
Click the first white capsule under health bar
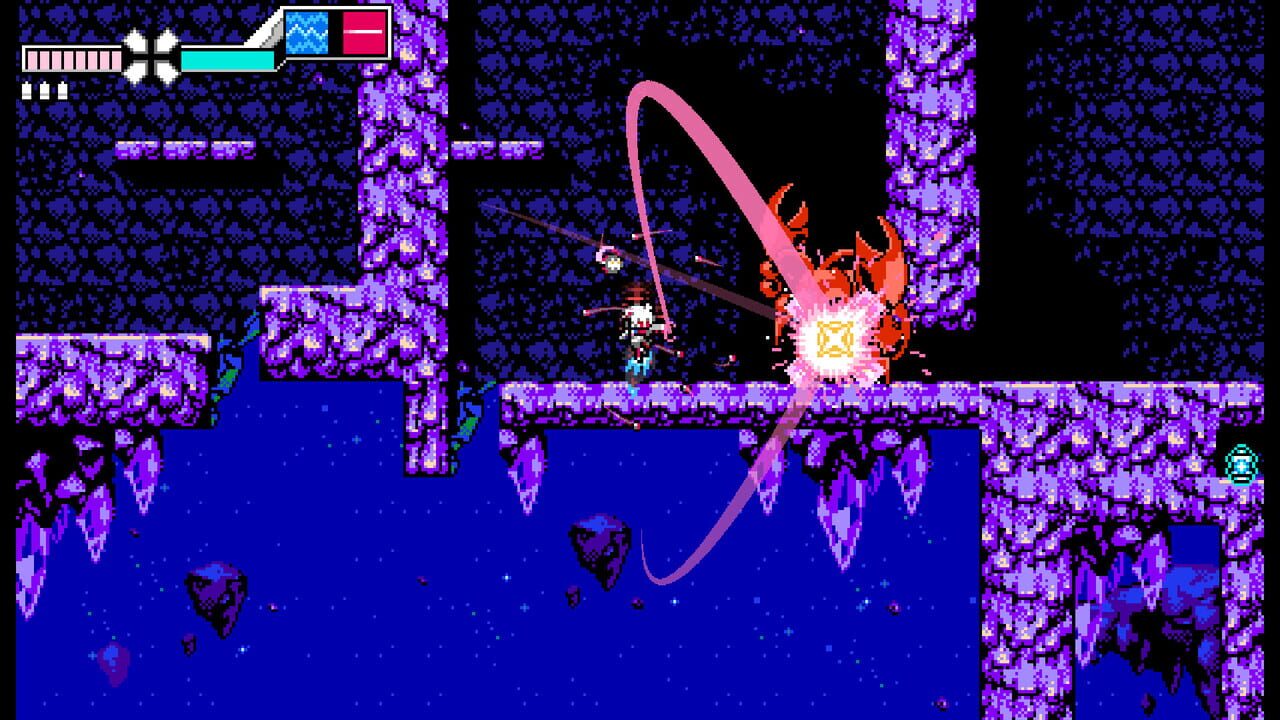coord(27,90)
